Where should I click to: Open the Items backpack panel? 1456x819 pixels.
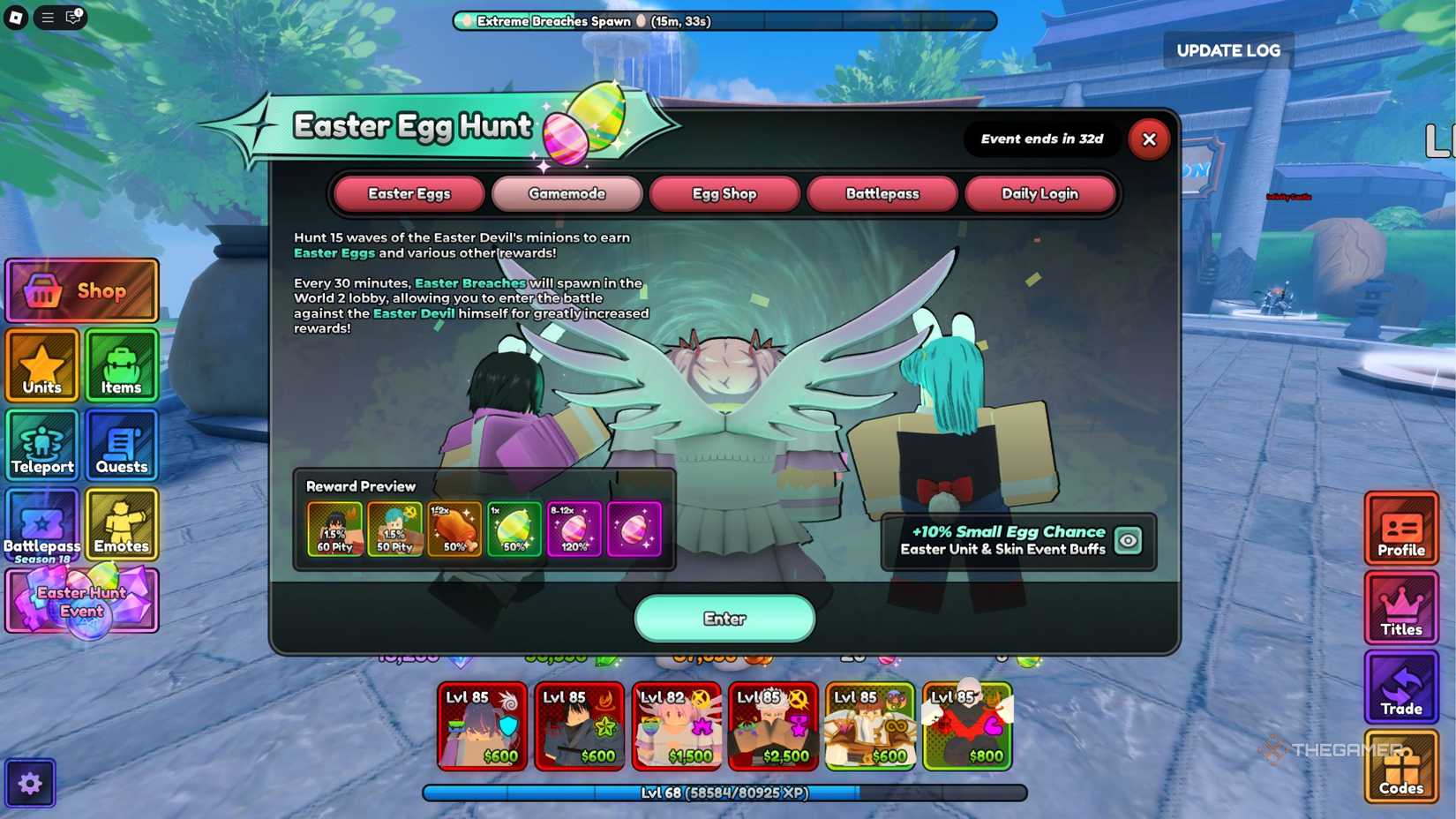tap(121, 365)
